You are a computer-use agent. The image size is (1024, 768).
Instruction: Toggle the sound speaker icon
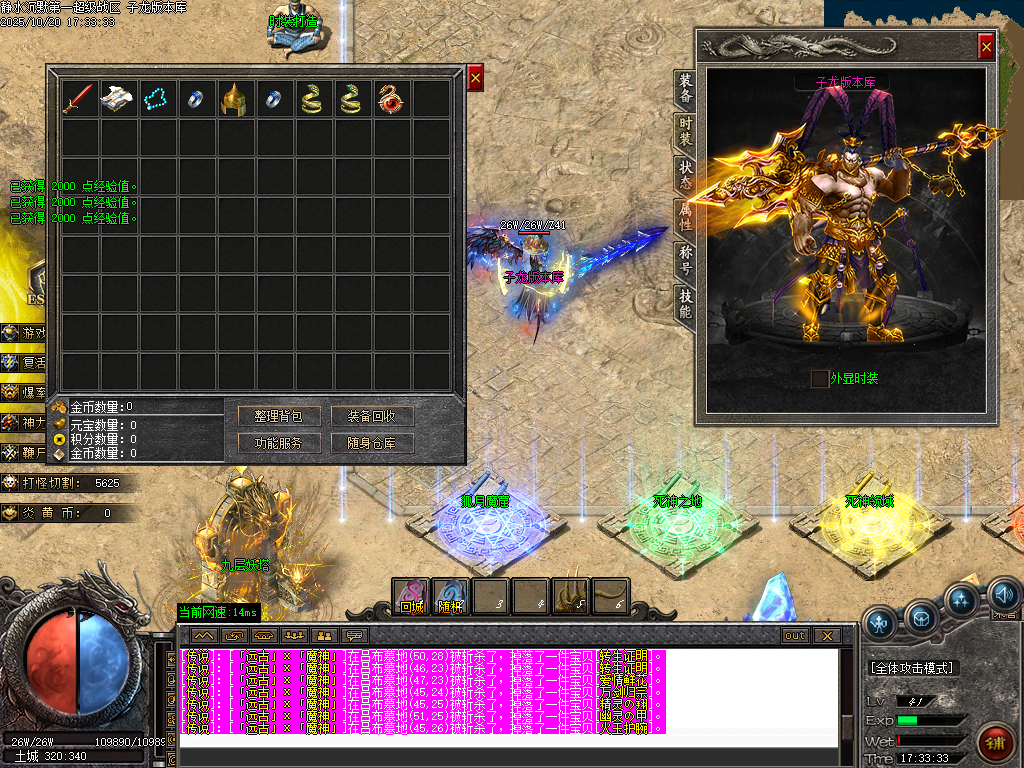click(1004, 596)
